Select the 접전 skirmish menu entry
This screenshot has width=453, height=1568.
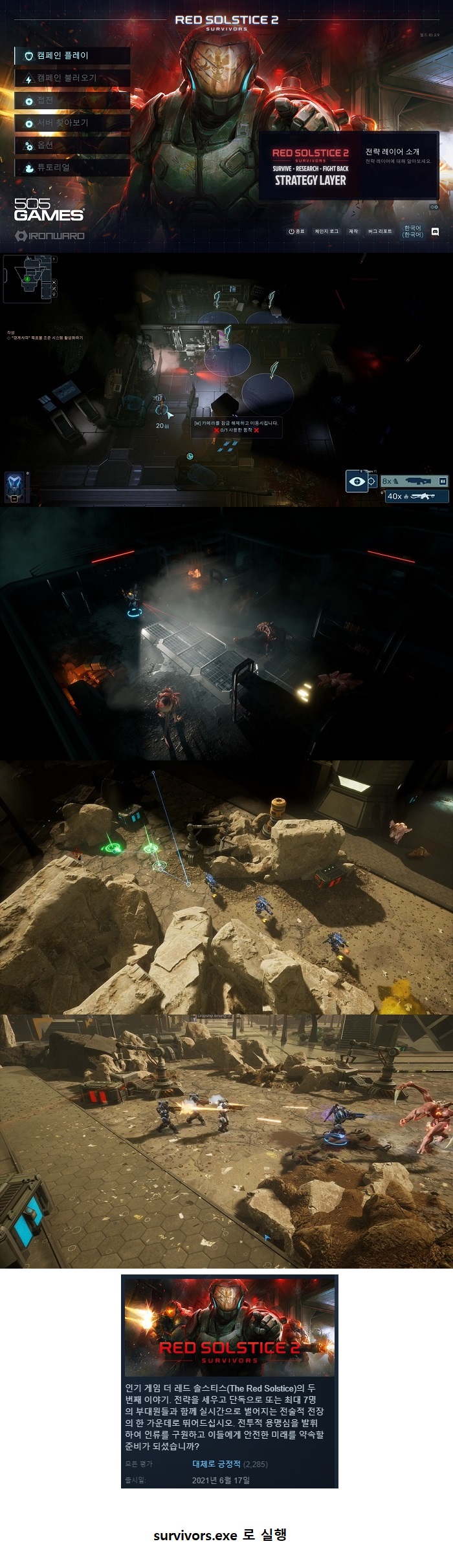coord(71,100)
